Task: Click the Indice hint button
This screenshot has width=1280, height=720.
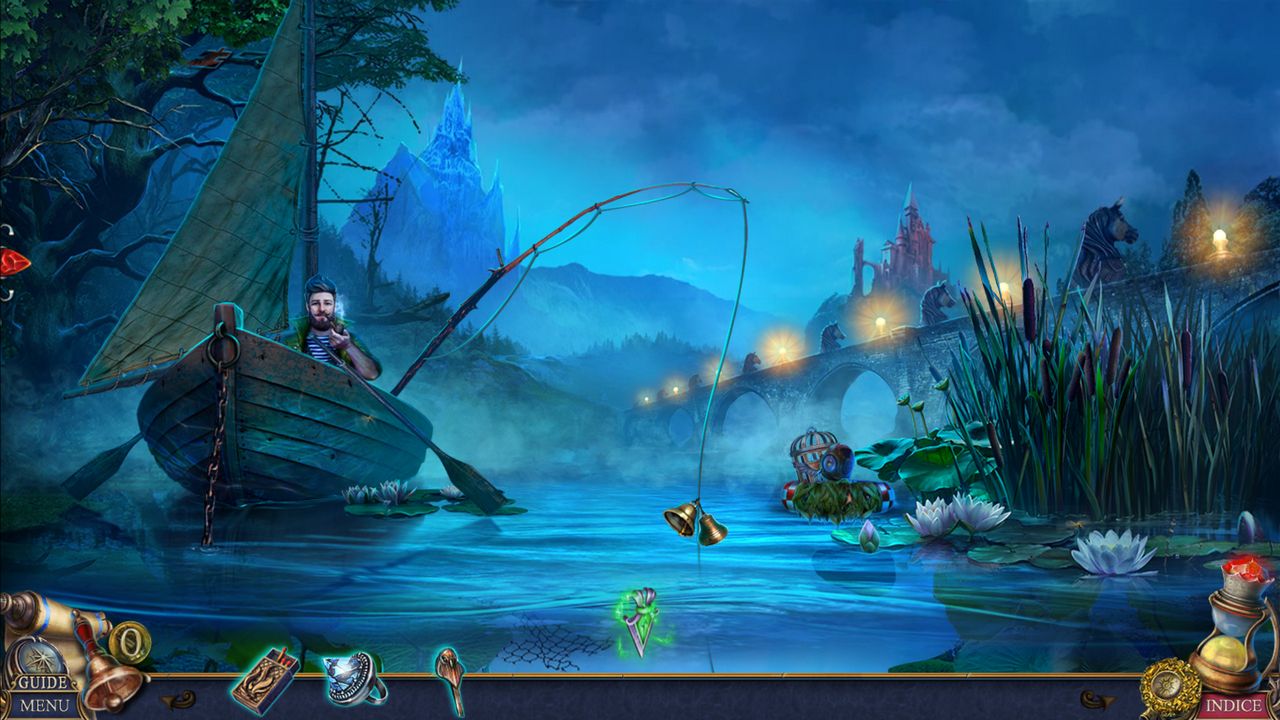Action: point(1232,706)
